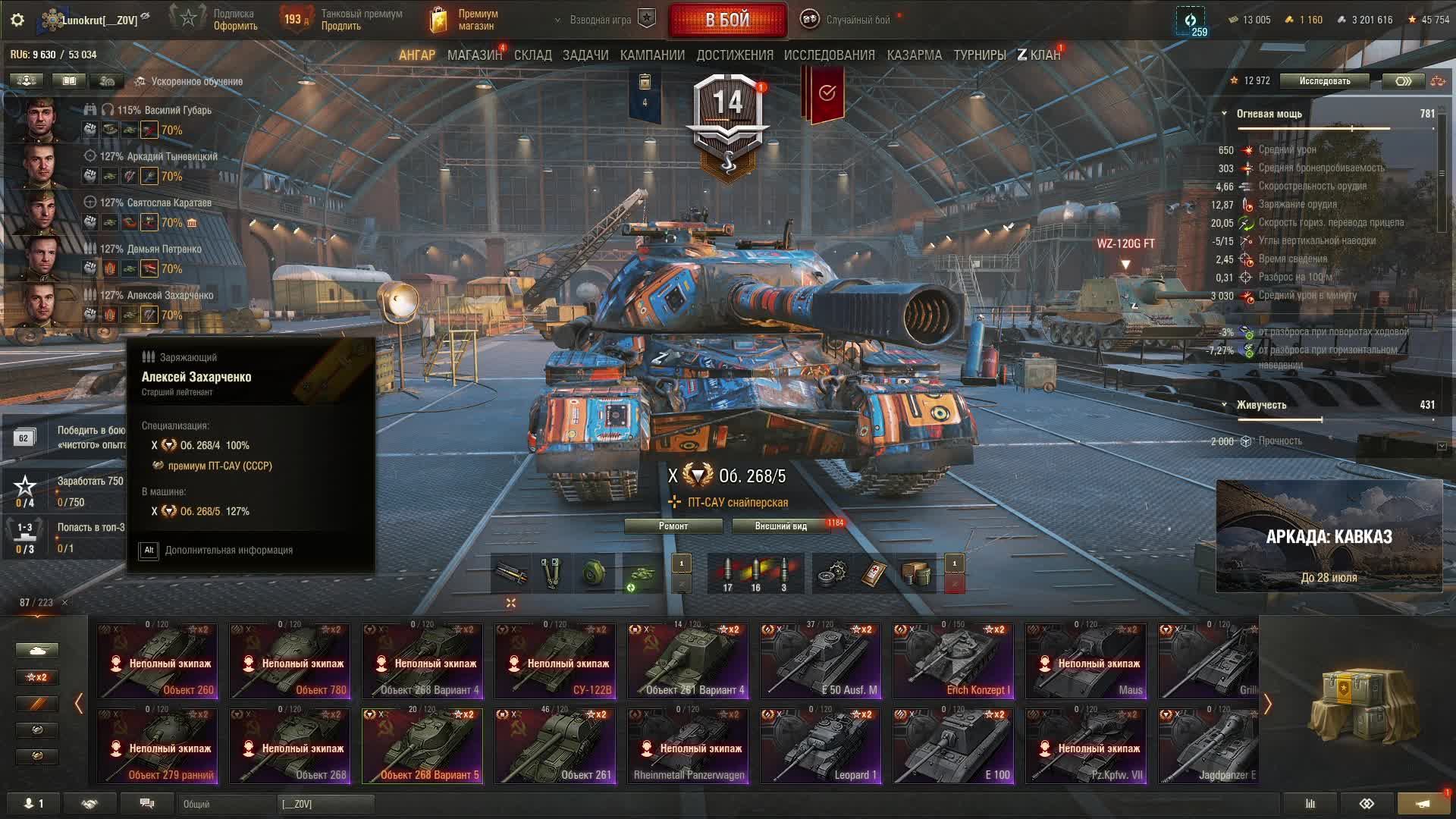
Task: Open the ИССЛЕДОВАНИЯ tab
Action: tap(829, 55)
